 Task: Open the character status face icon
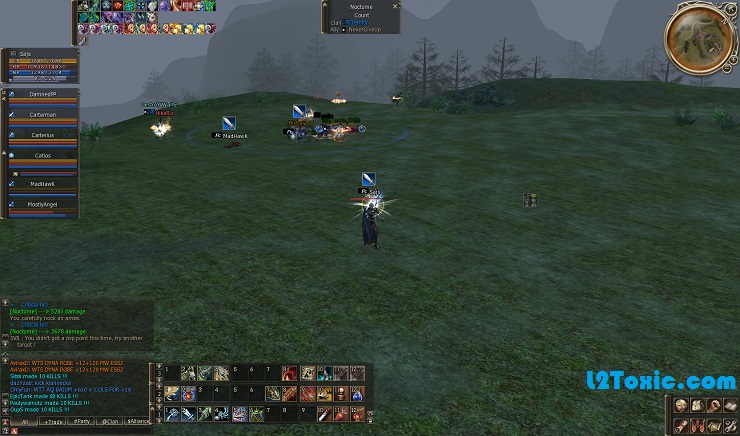click(x=681, y=406)
